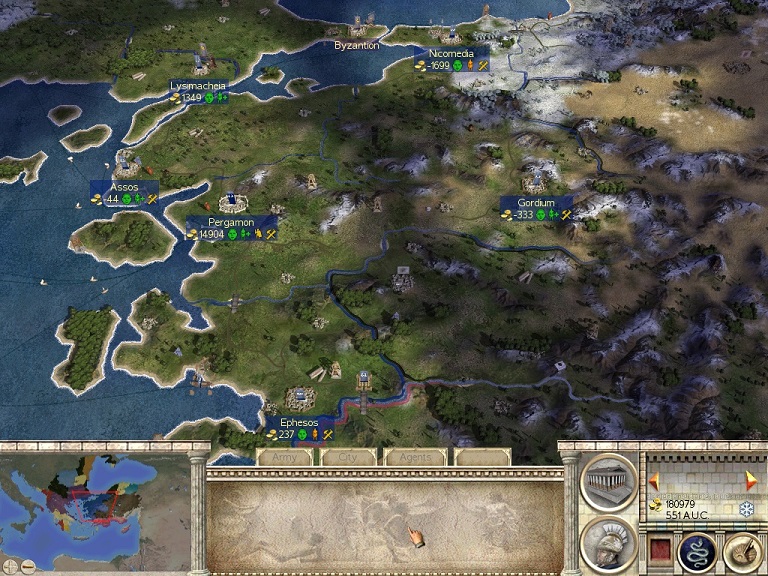Pick the Ephesos settlement label
This screenshot has width=768, height=576.
(x=300, y=423)
